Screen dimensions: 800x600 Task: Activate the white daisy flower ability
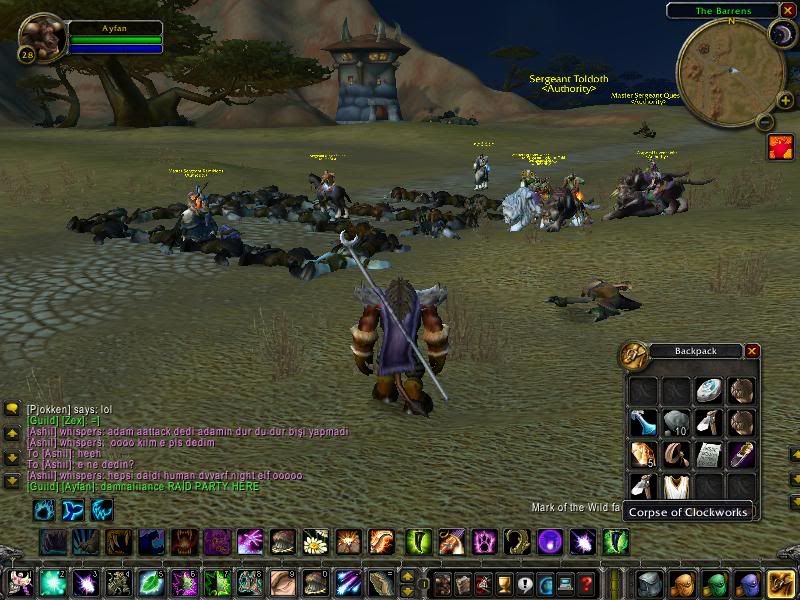316,542
